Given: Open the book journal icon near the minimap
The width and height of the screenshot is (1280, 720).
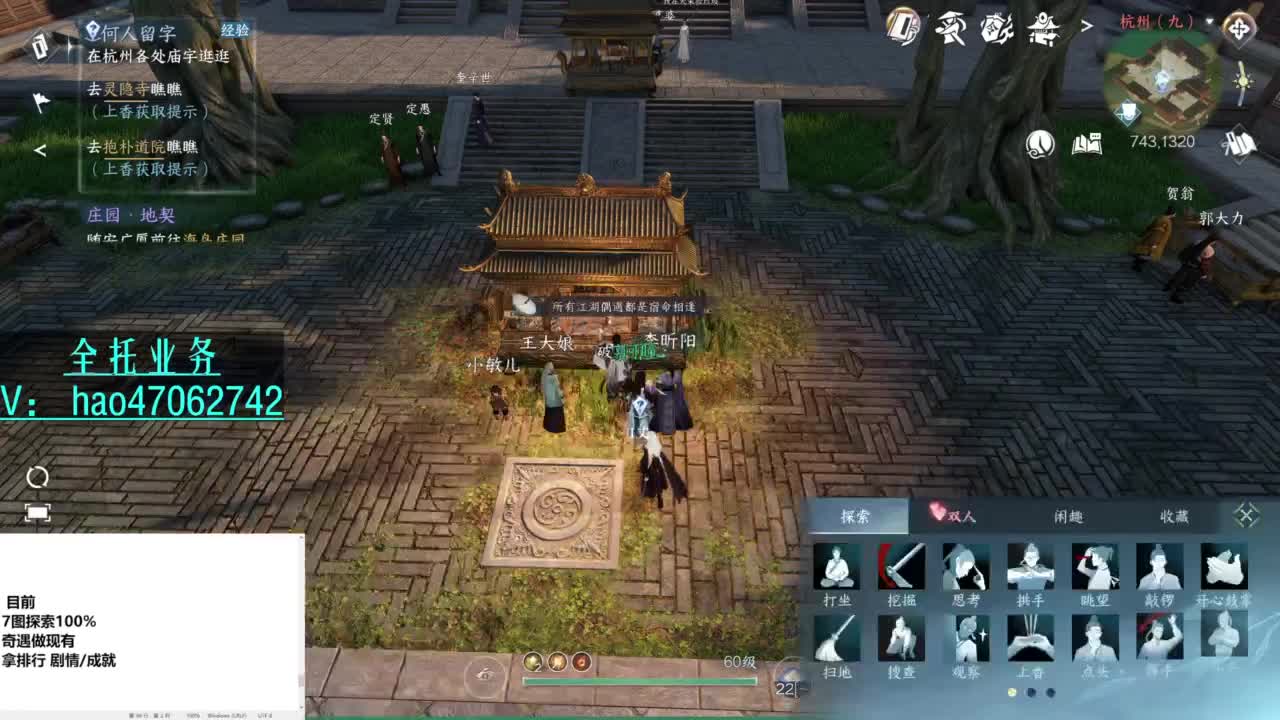Looking at the screenshot, I should click(1085, 144).
